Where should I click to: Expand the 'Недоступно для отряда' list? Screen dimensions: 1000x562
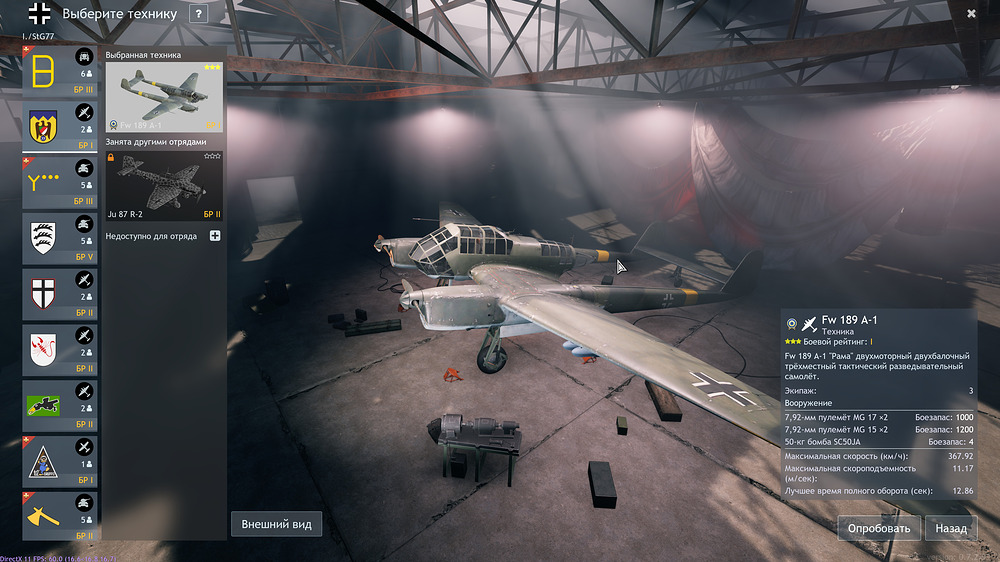215,236
